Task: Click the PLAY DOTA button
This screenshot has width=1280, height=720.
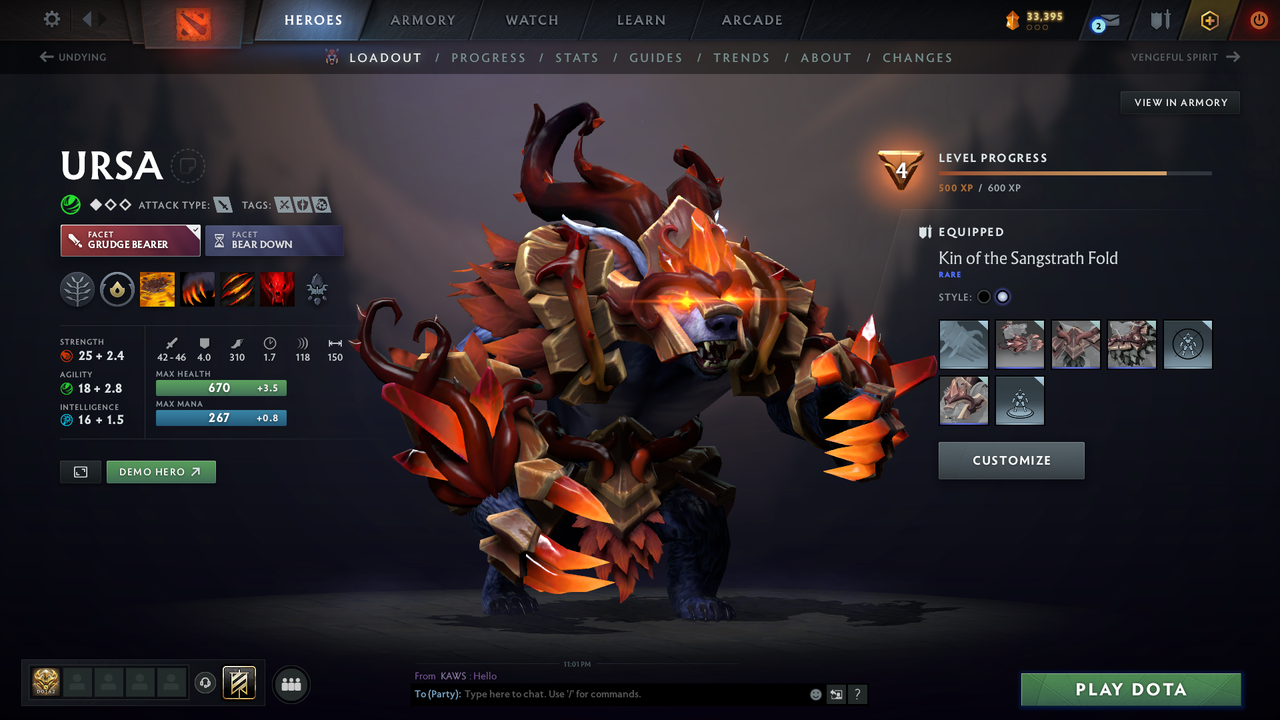Action: [1130, 689]
